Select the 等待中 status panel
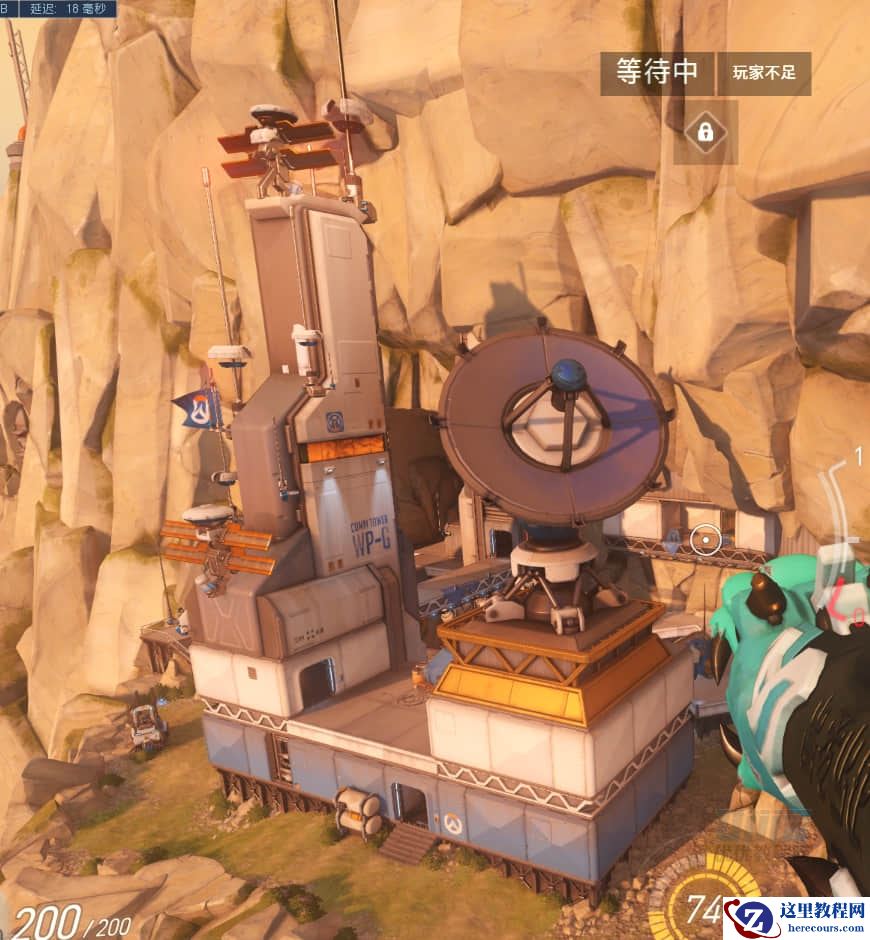The height and width of the screenshot is (940, 870). tap(657, 73)
